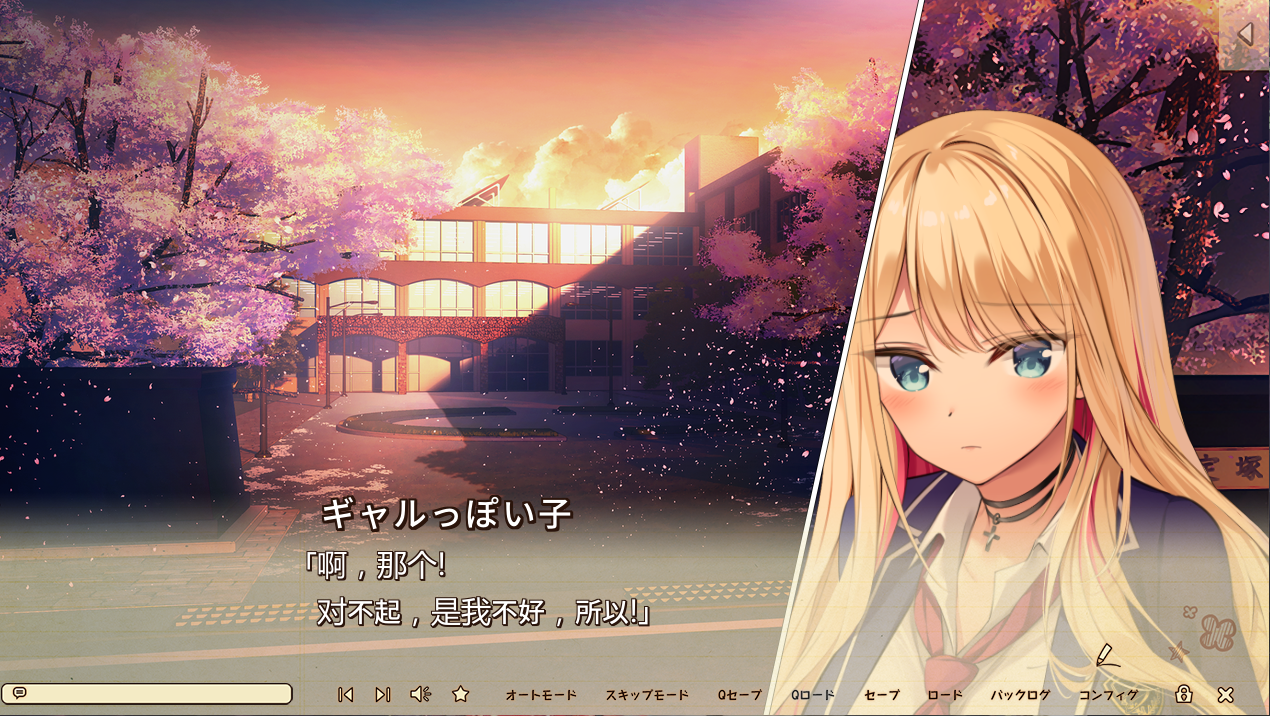This screenshot has height=716, width=1270.
Task: Quick save with Qセーブ
Action: coord(739,695)
